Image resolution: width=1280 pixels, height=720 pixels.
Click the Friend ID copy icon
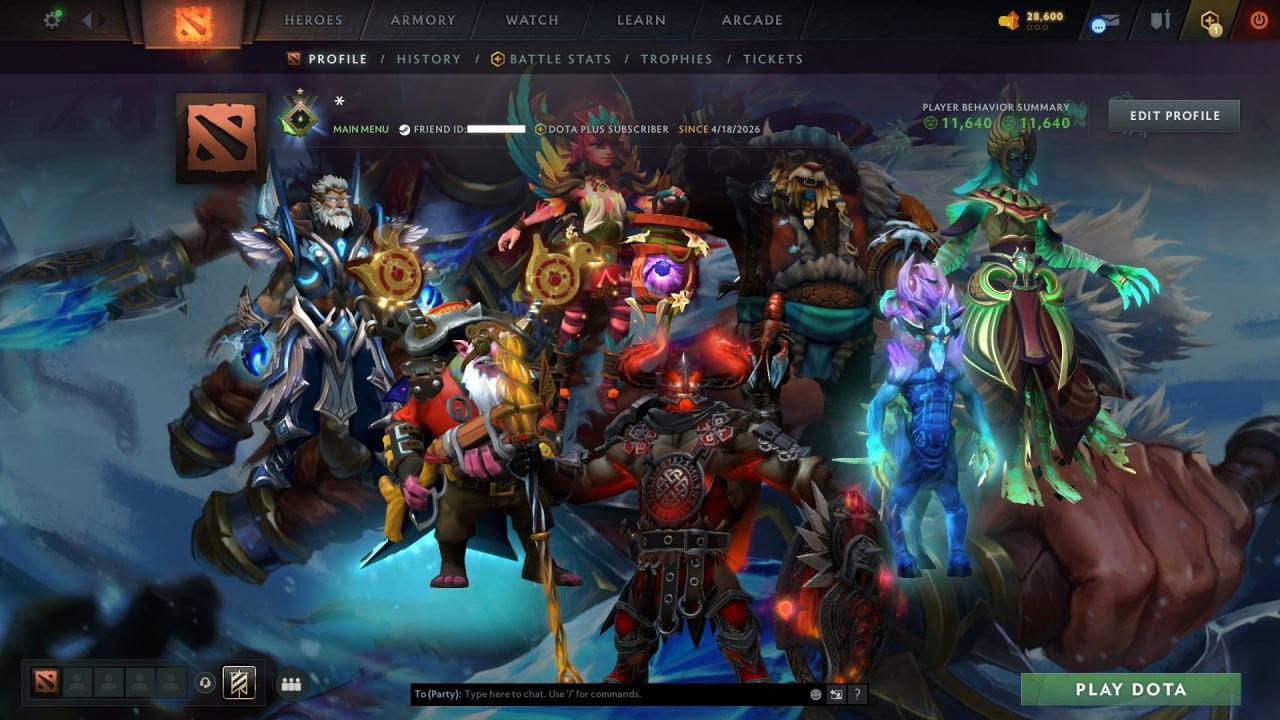tap(404, 129)
